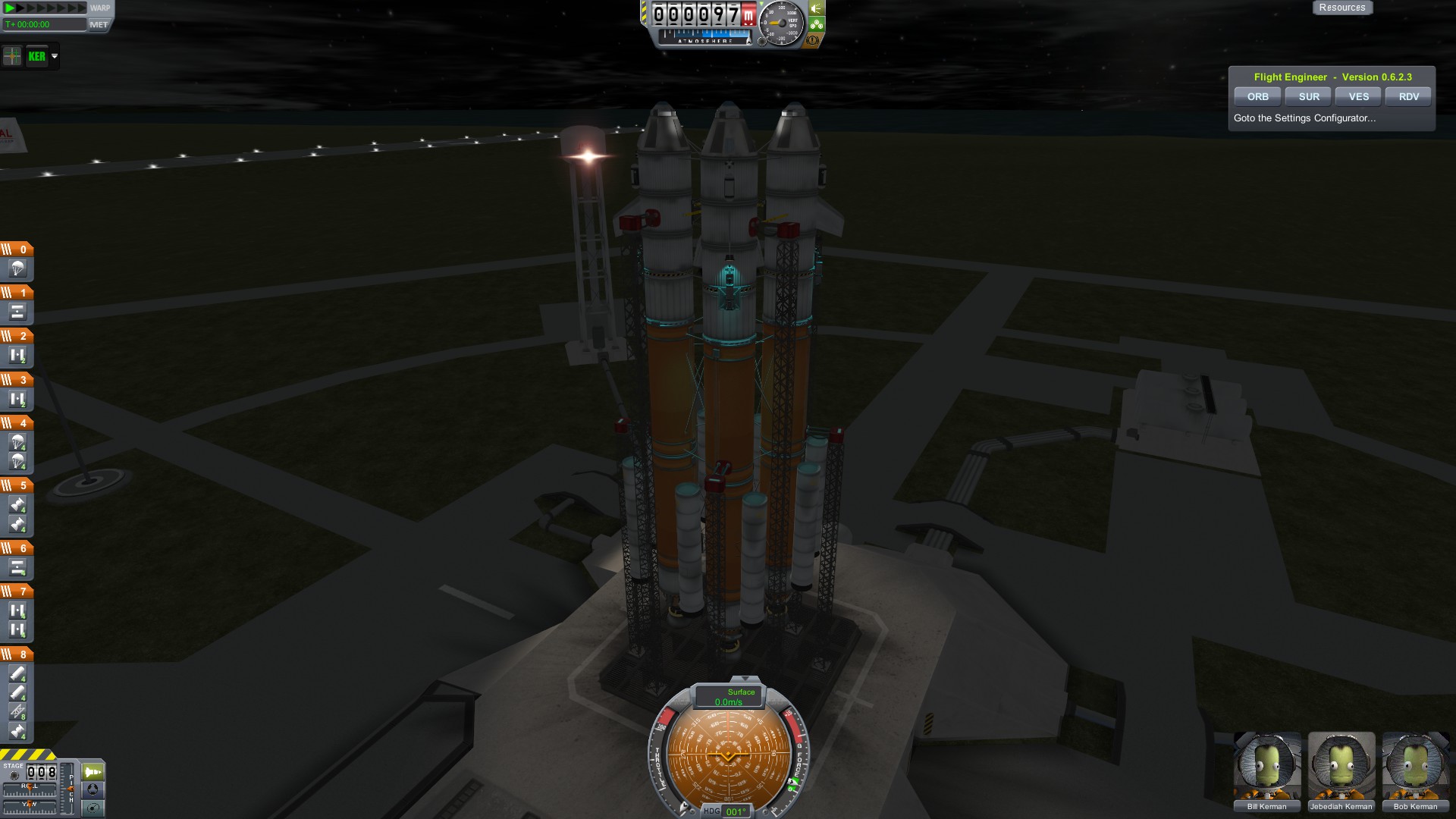Image resolution: width=1456 pixels, height=819 pixels.
Task: Select Bill Kerman's crew portrait
Action: point(1267,766)
